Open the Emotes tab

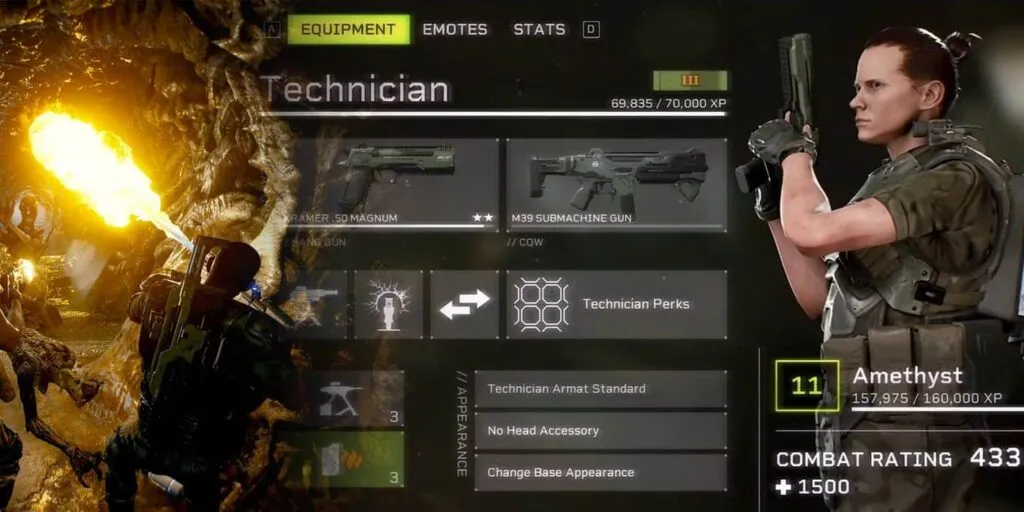coord(455,30)
